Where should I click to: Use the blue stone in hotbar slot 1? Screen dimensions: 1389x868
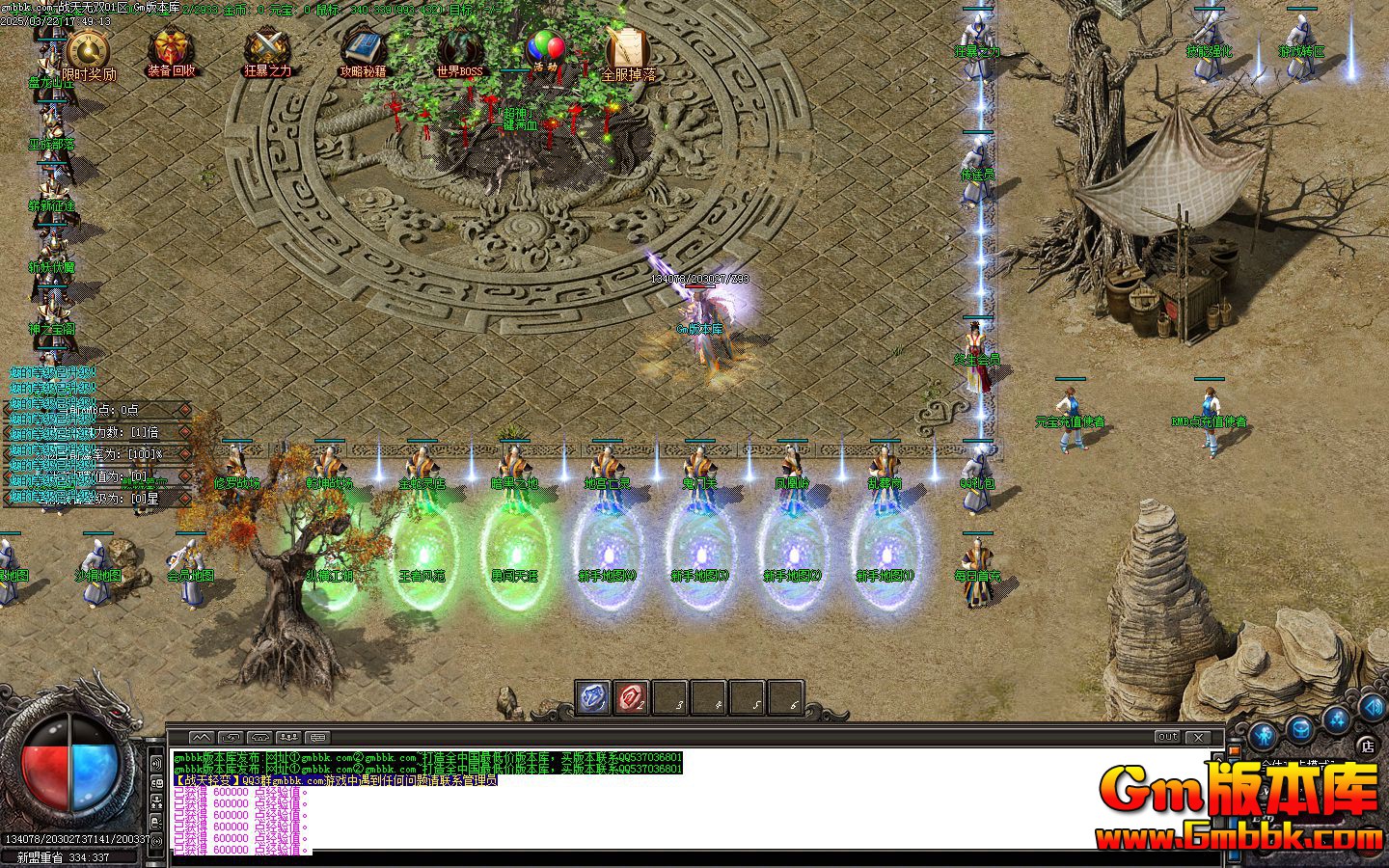[x=593, y=697]
